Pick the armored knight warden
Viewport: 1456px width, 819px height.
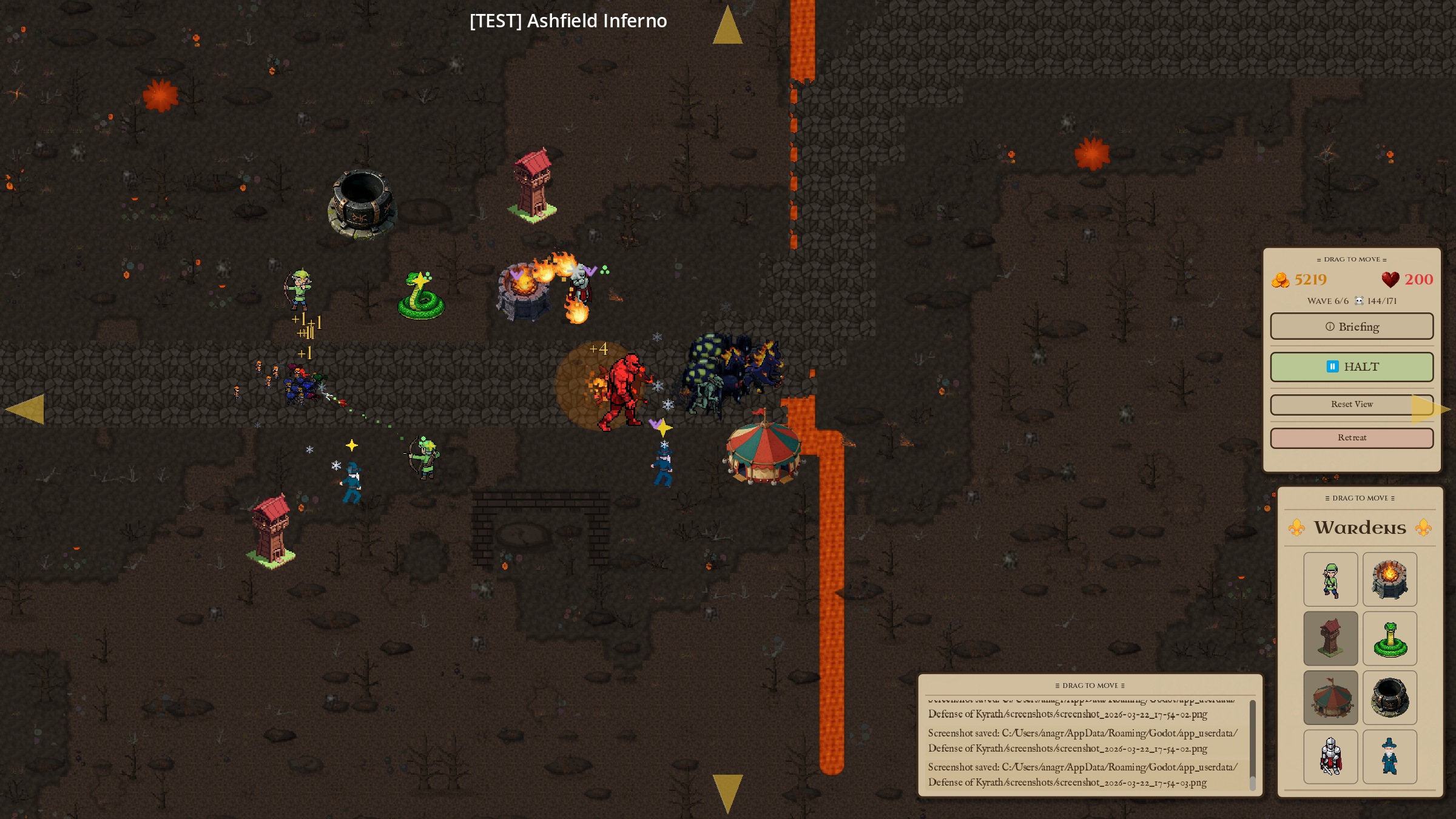[x=1330, y=757]
